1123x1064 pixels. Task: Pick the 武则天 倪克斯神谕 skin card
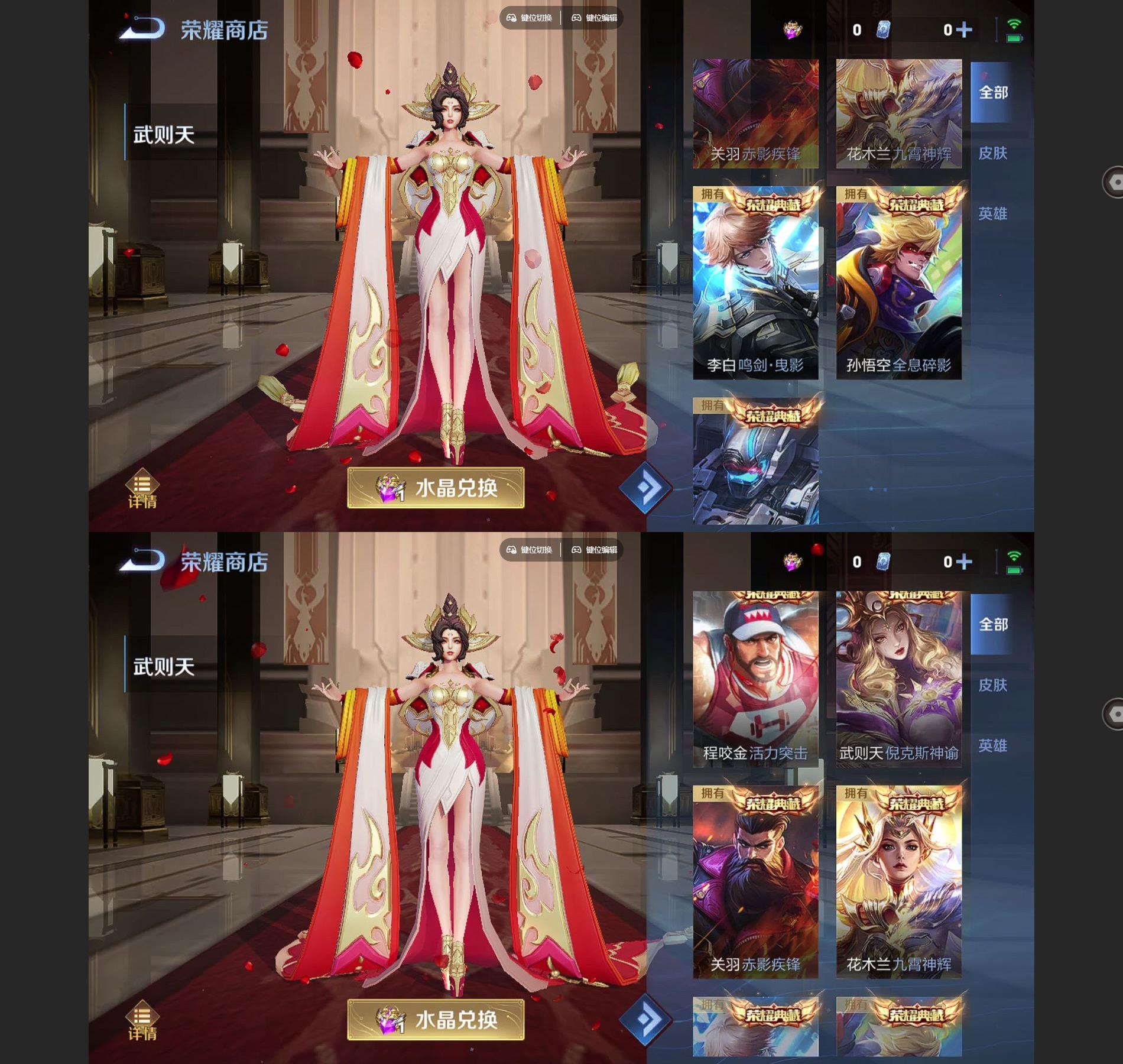pyautogui.click(x=898, y=680)
